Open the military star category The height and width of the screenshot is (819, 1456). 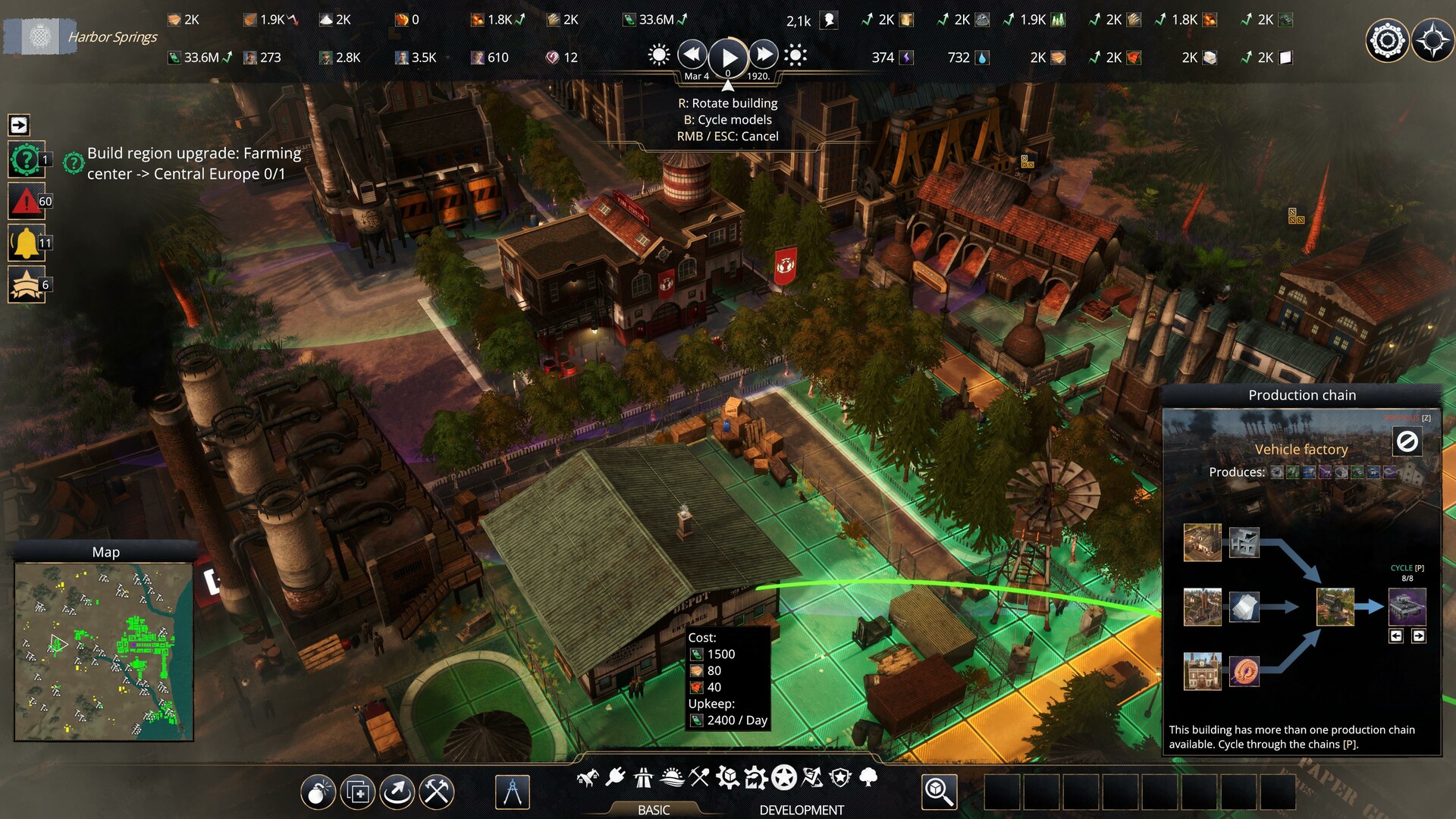(783, 777)
